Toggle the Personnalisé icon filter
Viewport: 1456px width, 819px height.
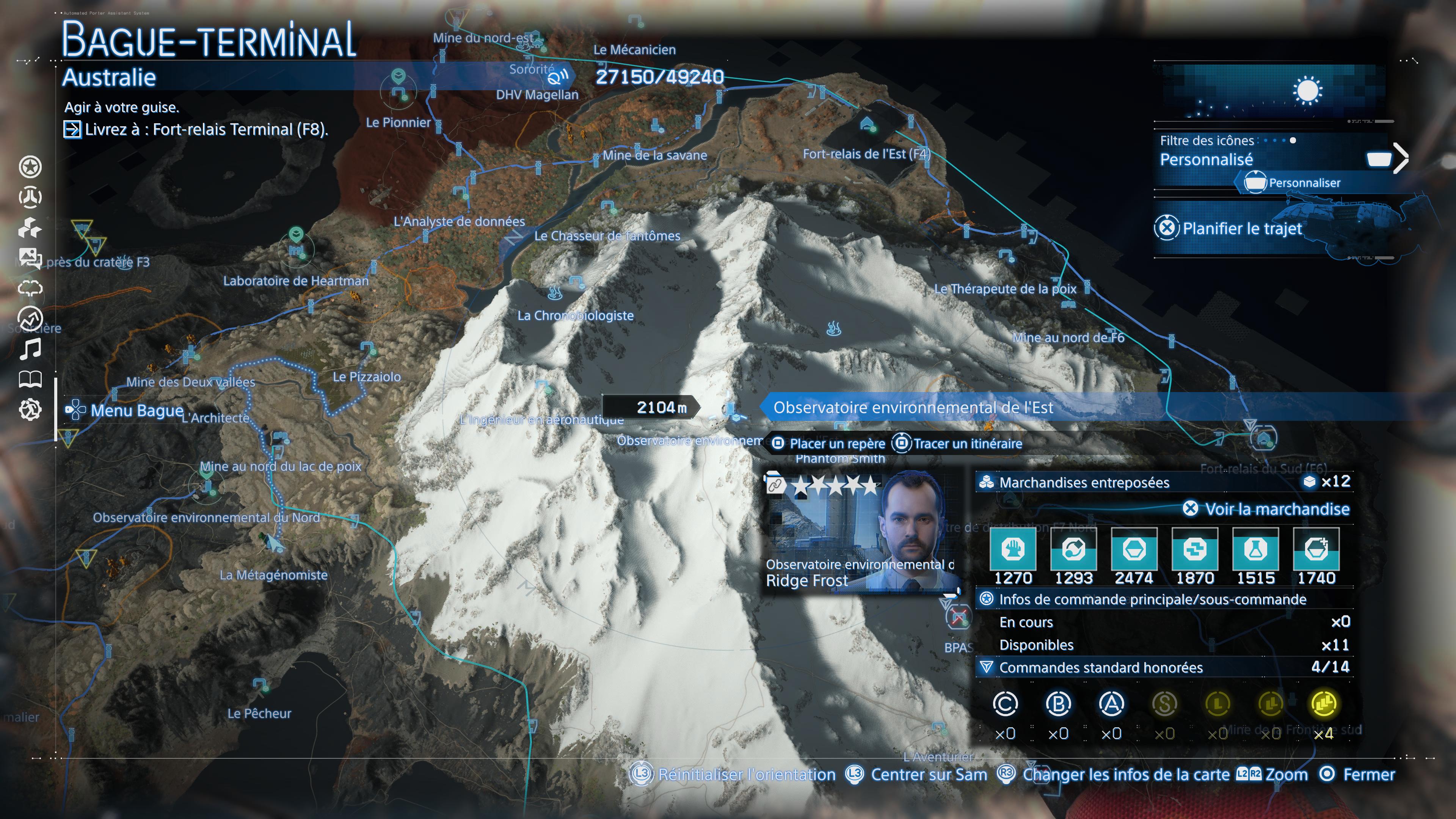tap(1206, 159)
